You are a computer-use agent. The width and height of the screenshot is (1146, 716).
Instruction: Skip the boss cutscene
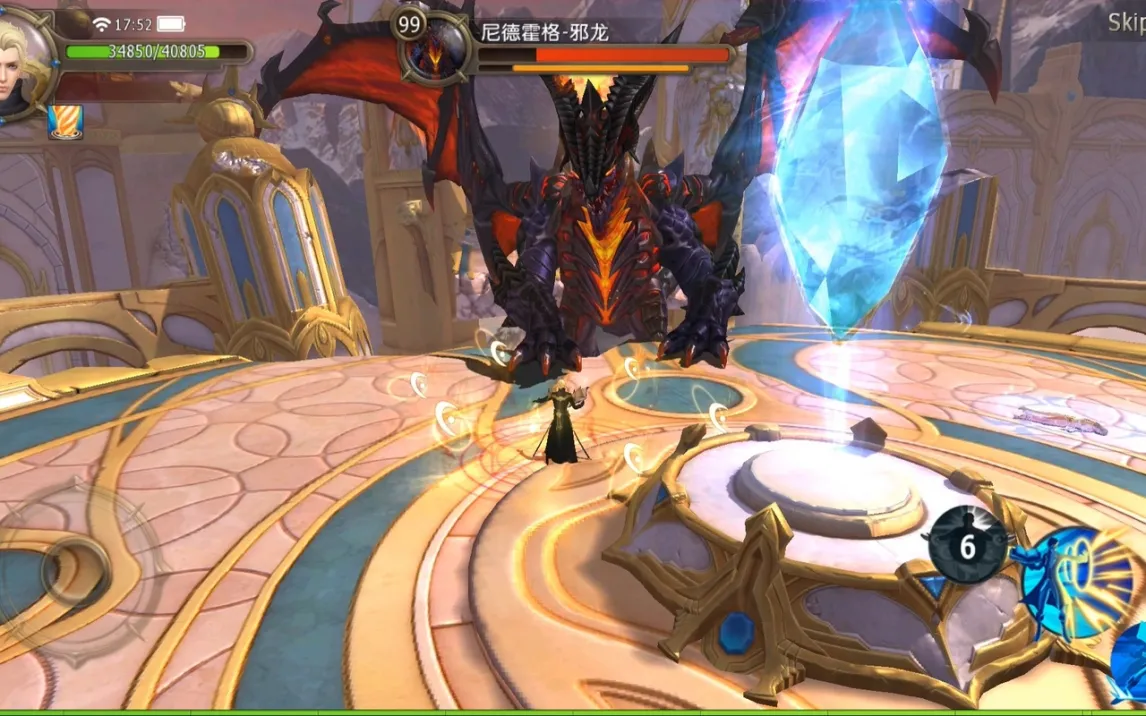1126,22
